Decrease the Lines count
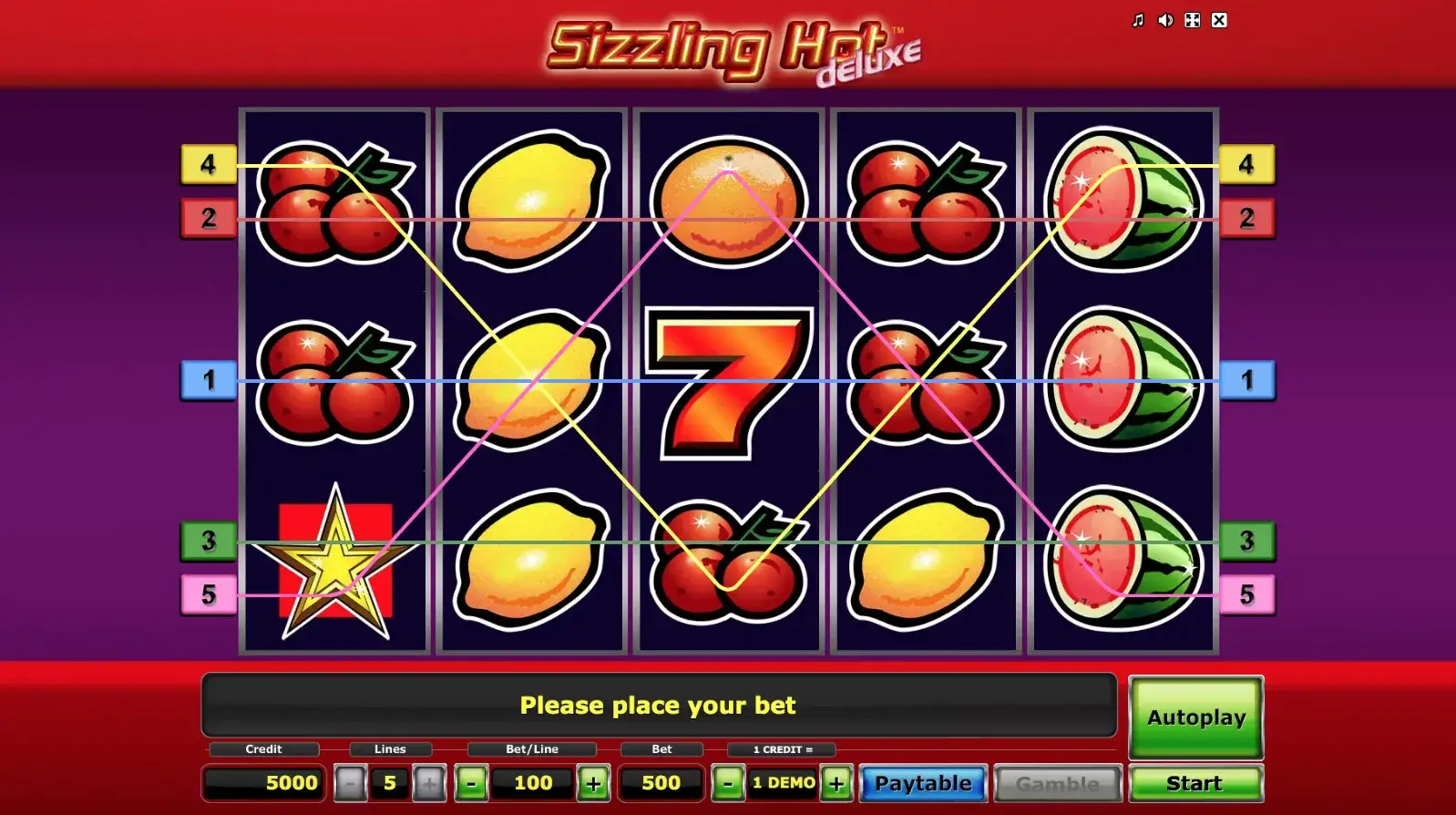Image resolution: width=1456 pixels, height=815 pixels. [x=352, y=782]
